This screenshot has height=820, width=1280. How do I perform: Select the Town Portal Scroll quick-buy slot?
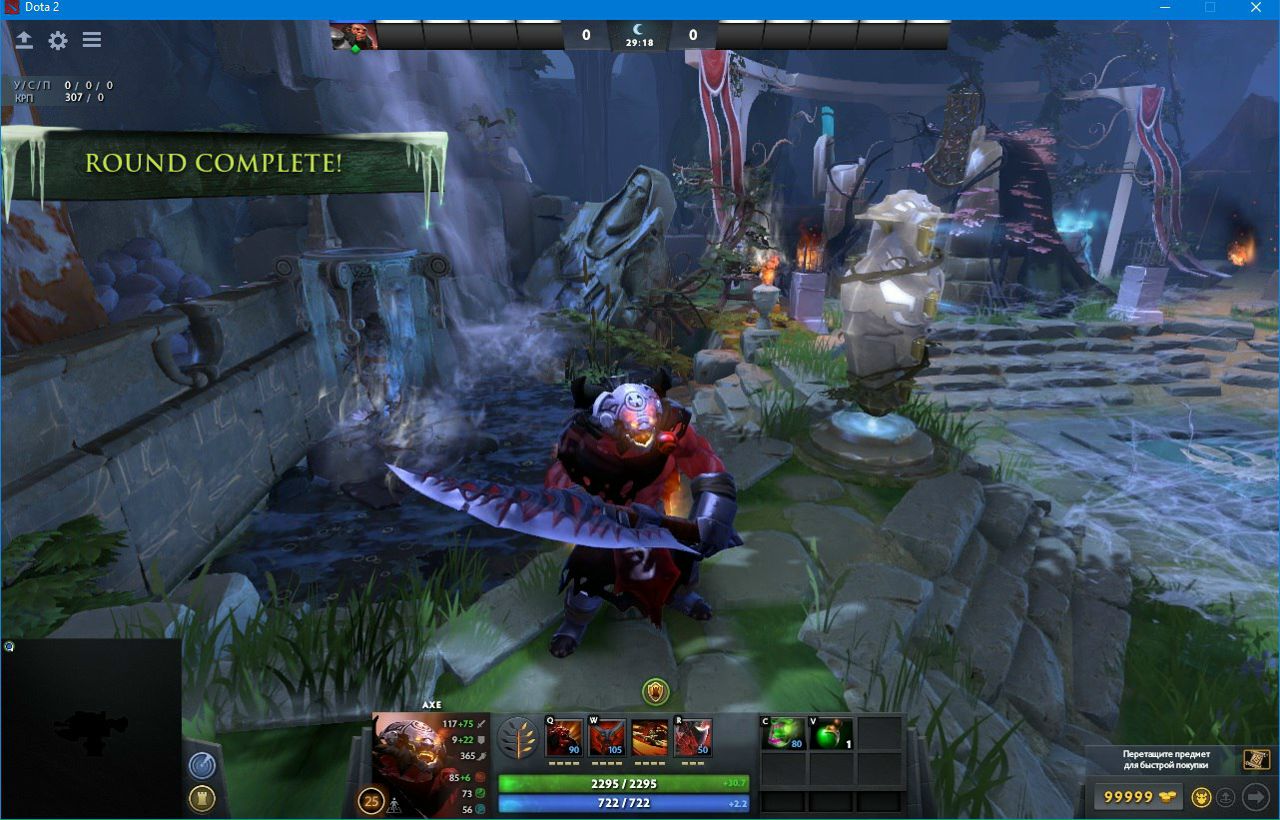[x=1256, y=759]
